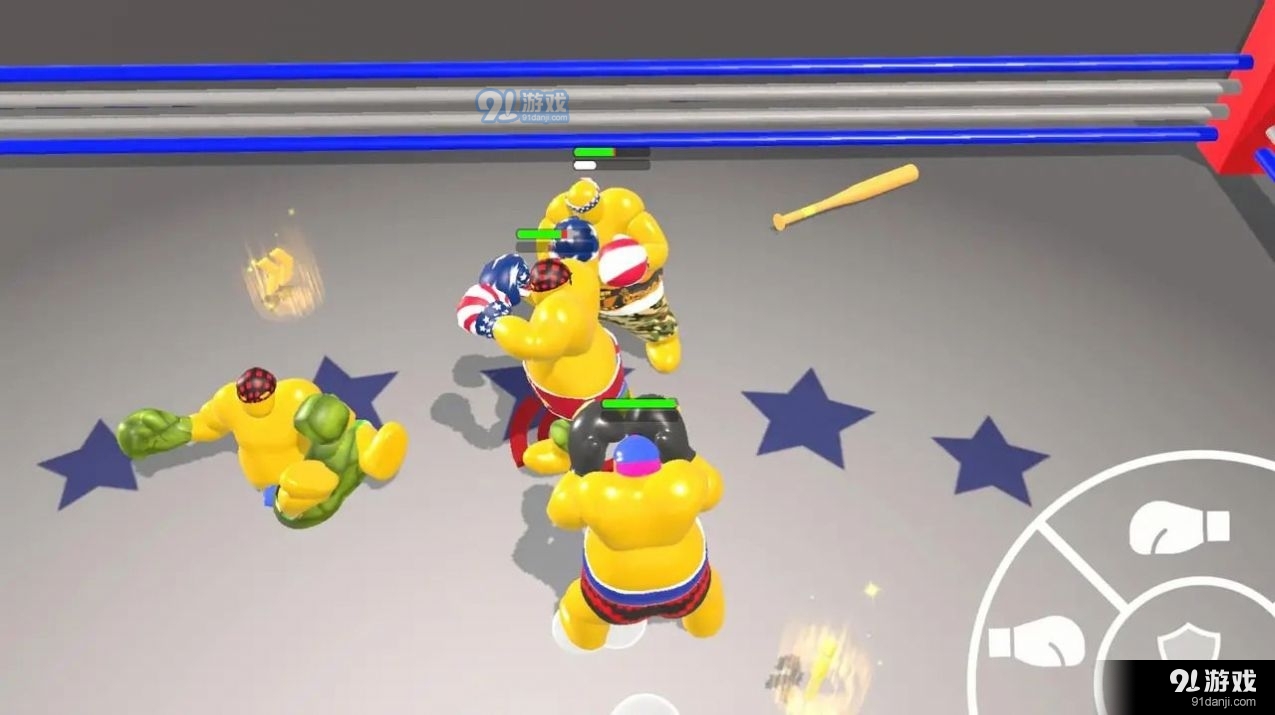Throw a punch with the lower-left glove button
The width and height of the screenshot is (1275, 715).
coord(1036,641)
